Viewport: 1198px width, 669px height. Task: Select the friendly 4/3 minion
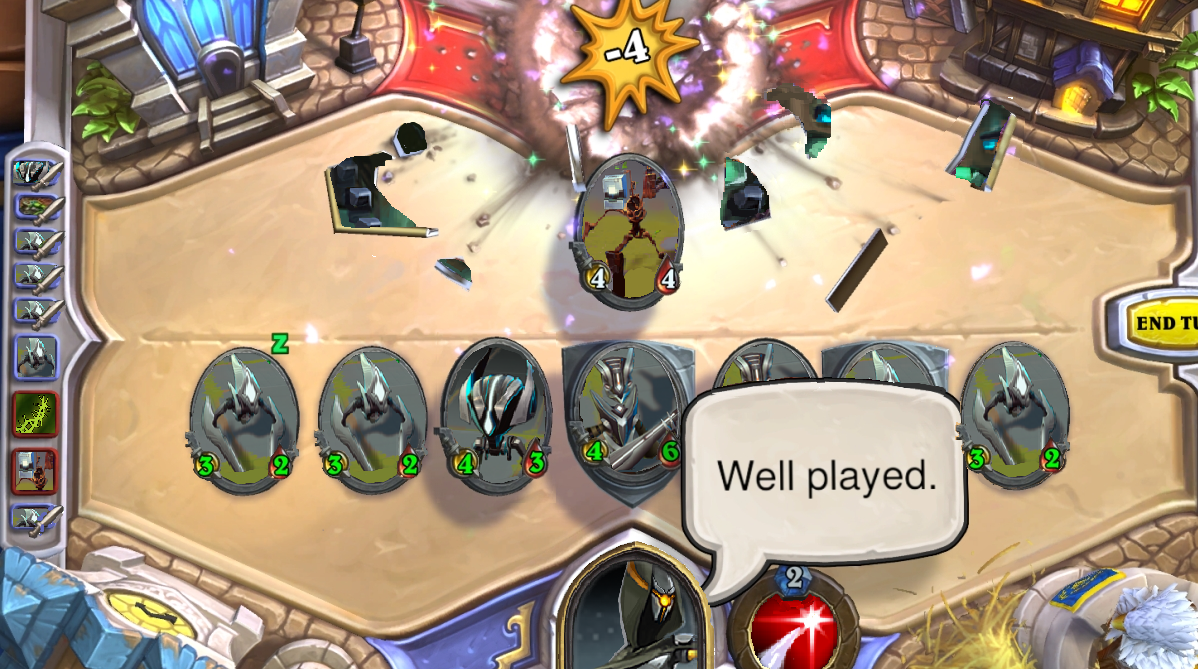[x=496, y=417]
